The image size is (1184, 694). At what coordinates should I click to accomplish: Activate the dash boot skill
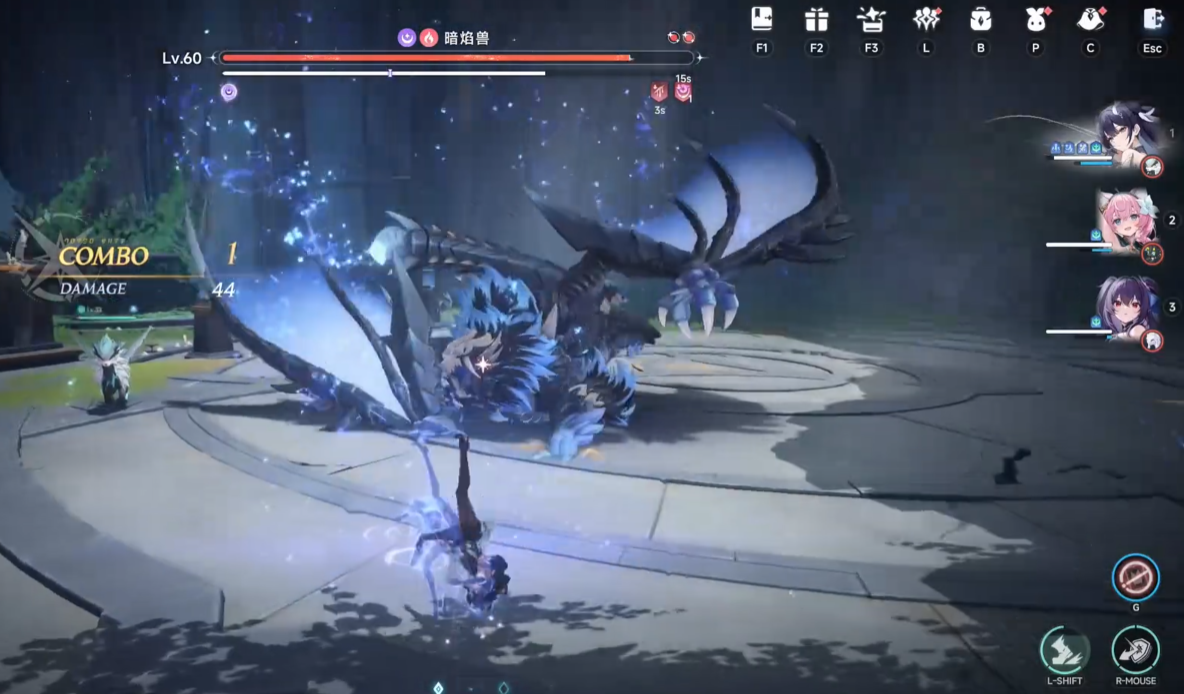click(x=1064, y=650)
